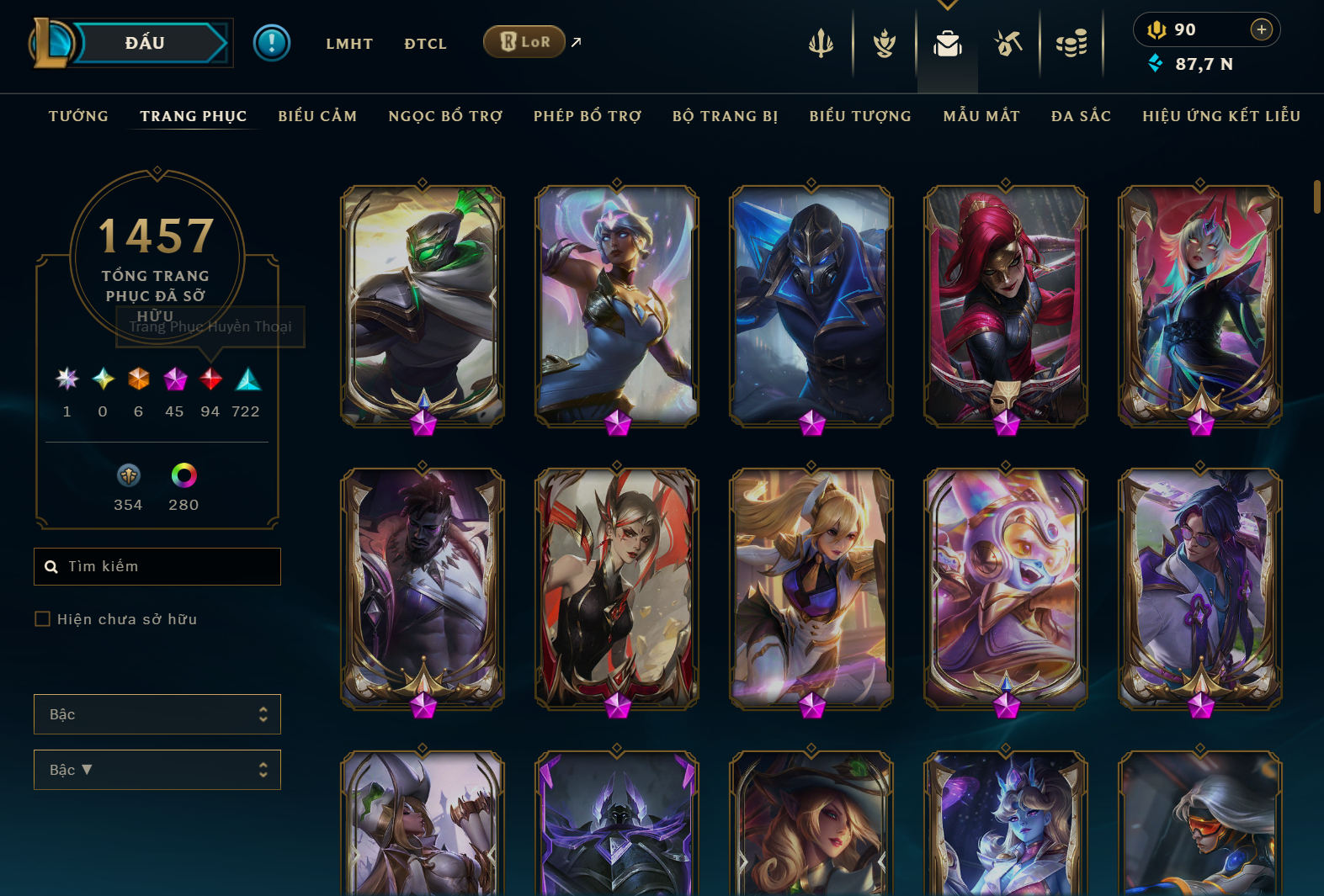Open the second 'Bậc' order dropdown
Viewport: 1324px width, 896px height.
[157, 770]
